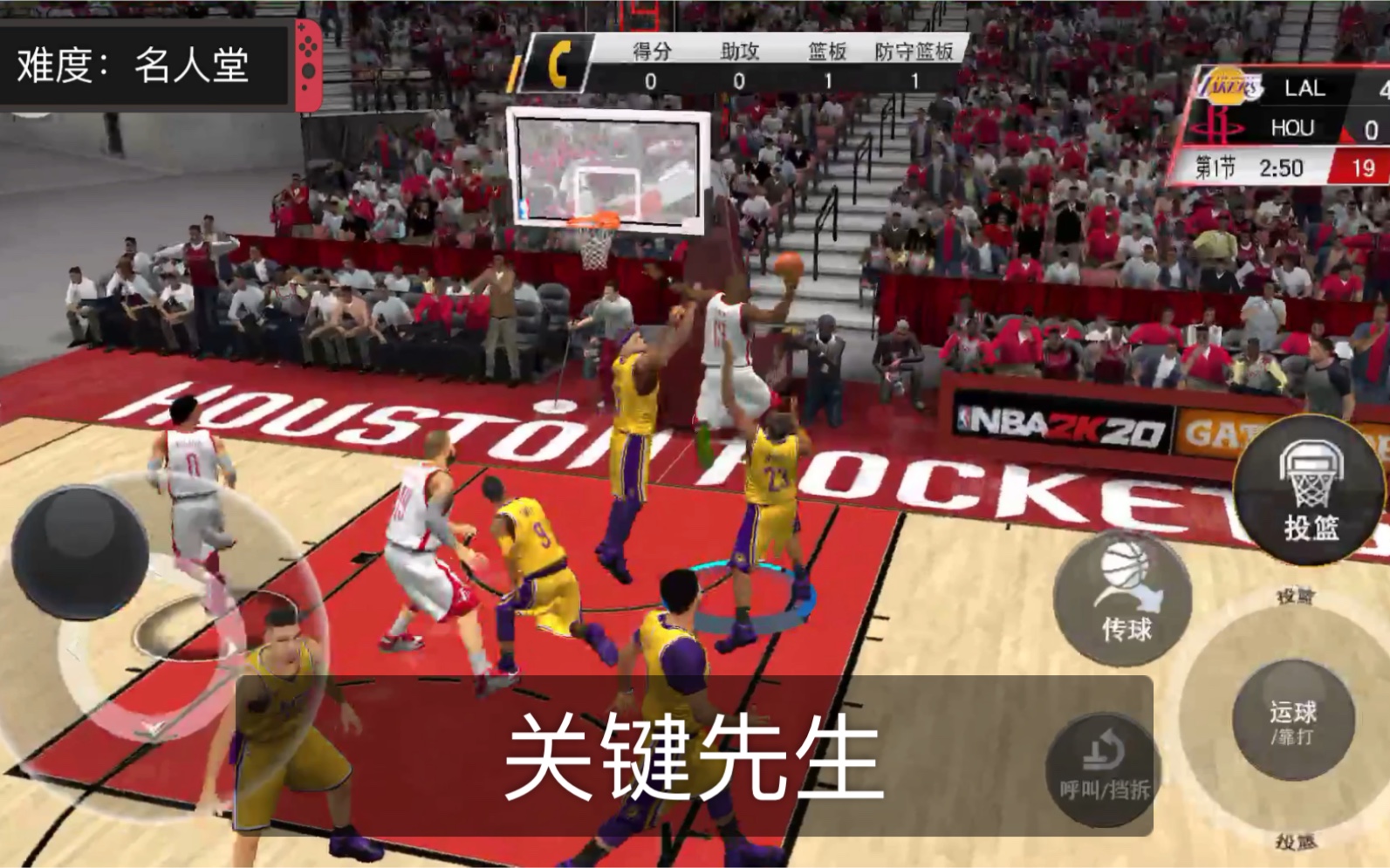1390x868 pixels.
Task: Click the 防守篮板 defensive rebounds stat label
Action: pyautogui.click(x=915, y=52)
